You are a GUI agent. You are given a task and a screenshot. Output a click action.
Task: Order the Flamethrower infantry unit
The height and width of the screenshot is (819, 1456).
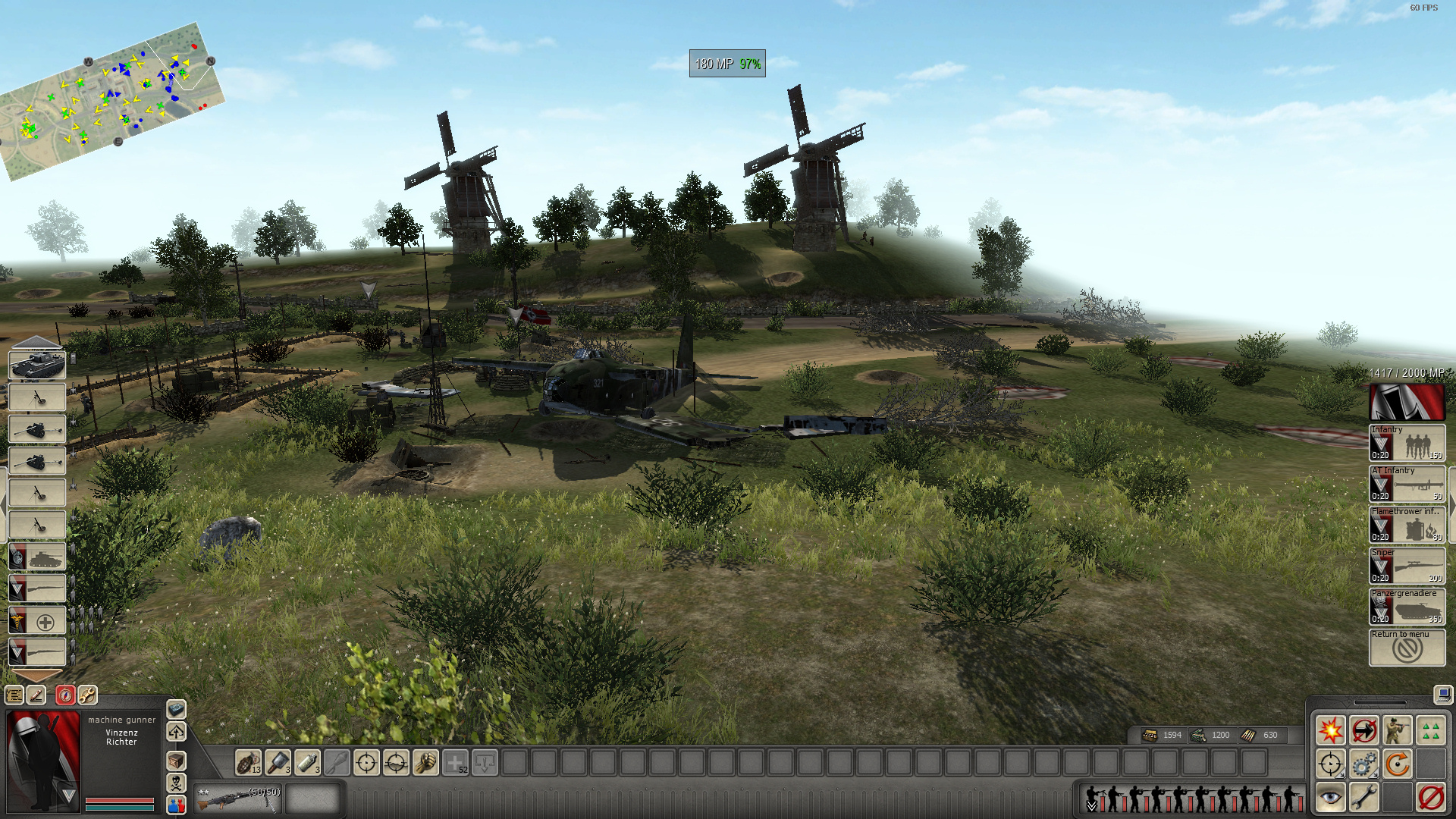click(x=1407, y=525)
